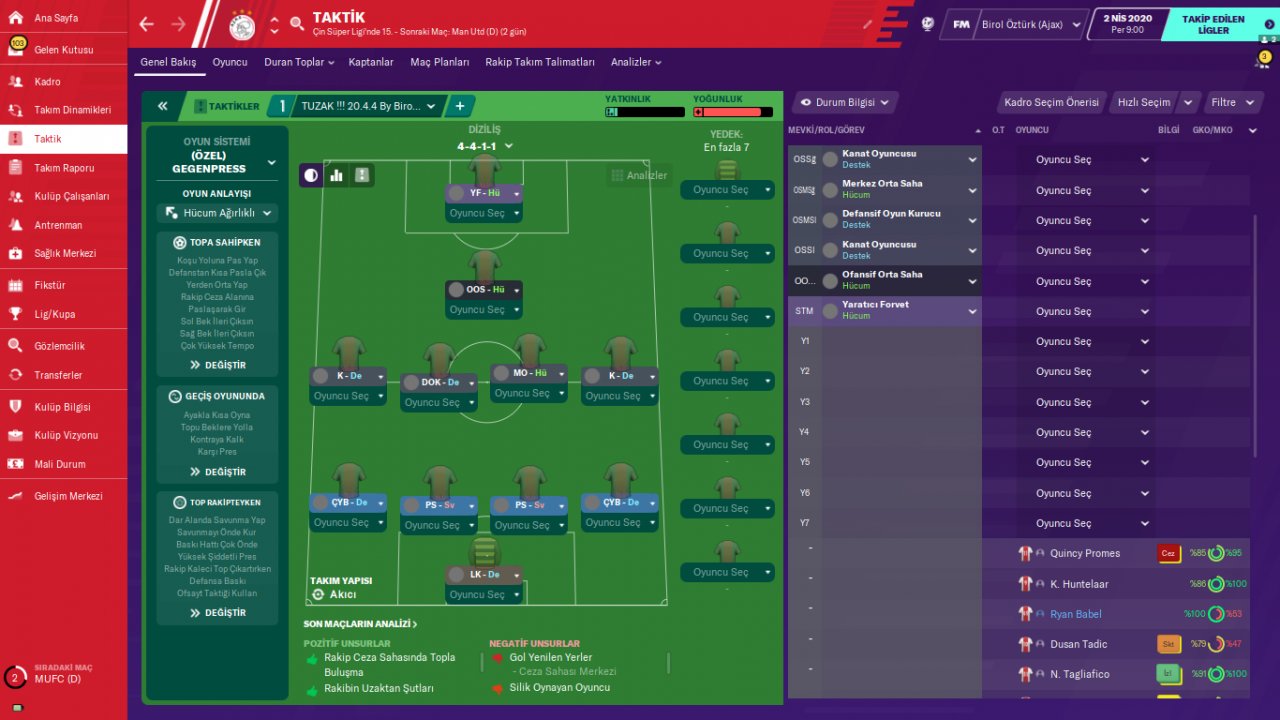Click Değiştir under Geçiş Oyununda

coord(218,472)
